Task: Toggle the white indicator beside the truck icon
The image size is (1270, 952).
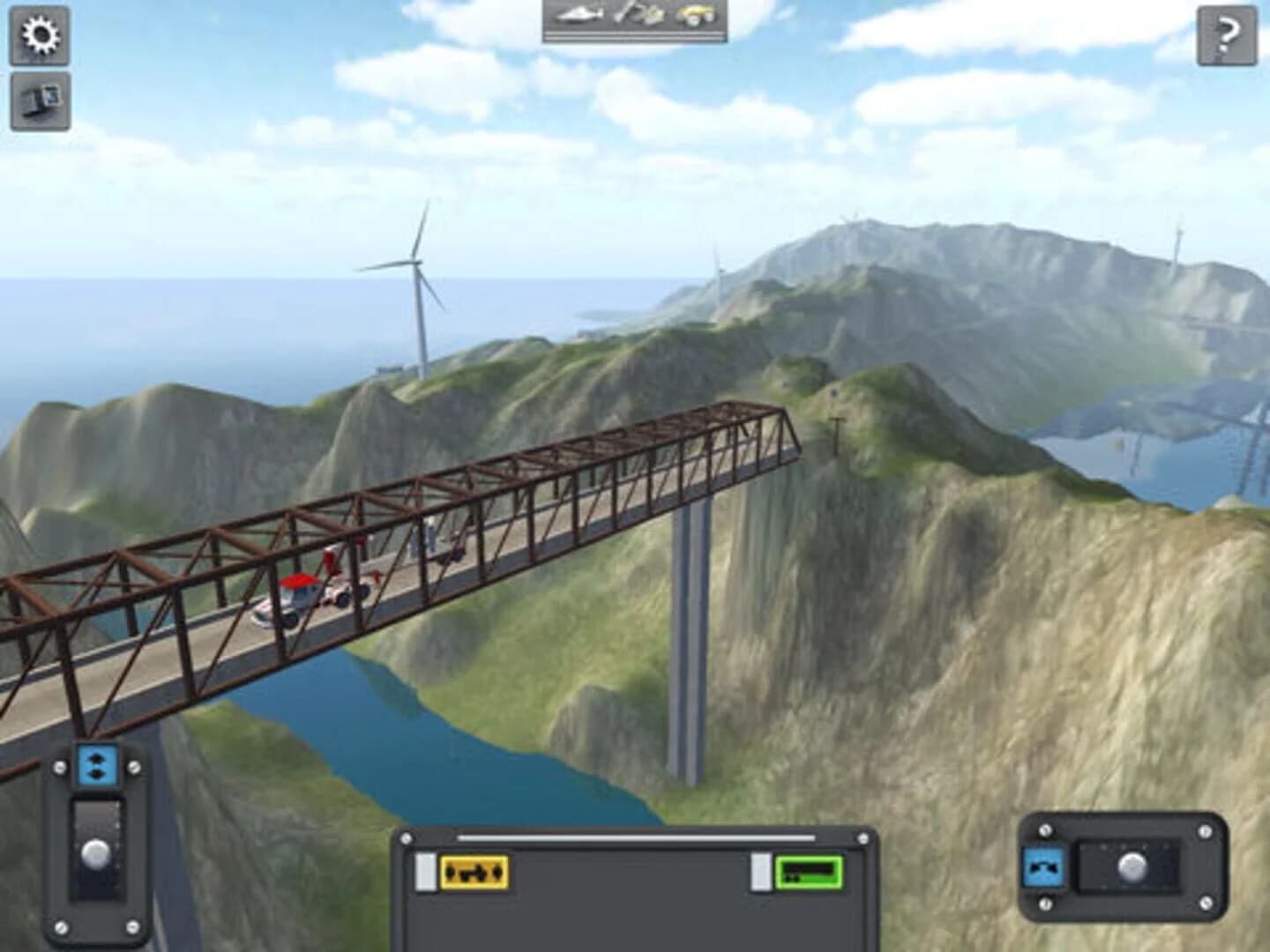Action: [x=425, y=871]
